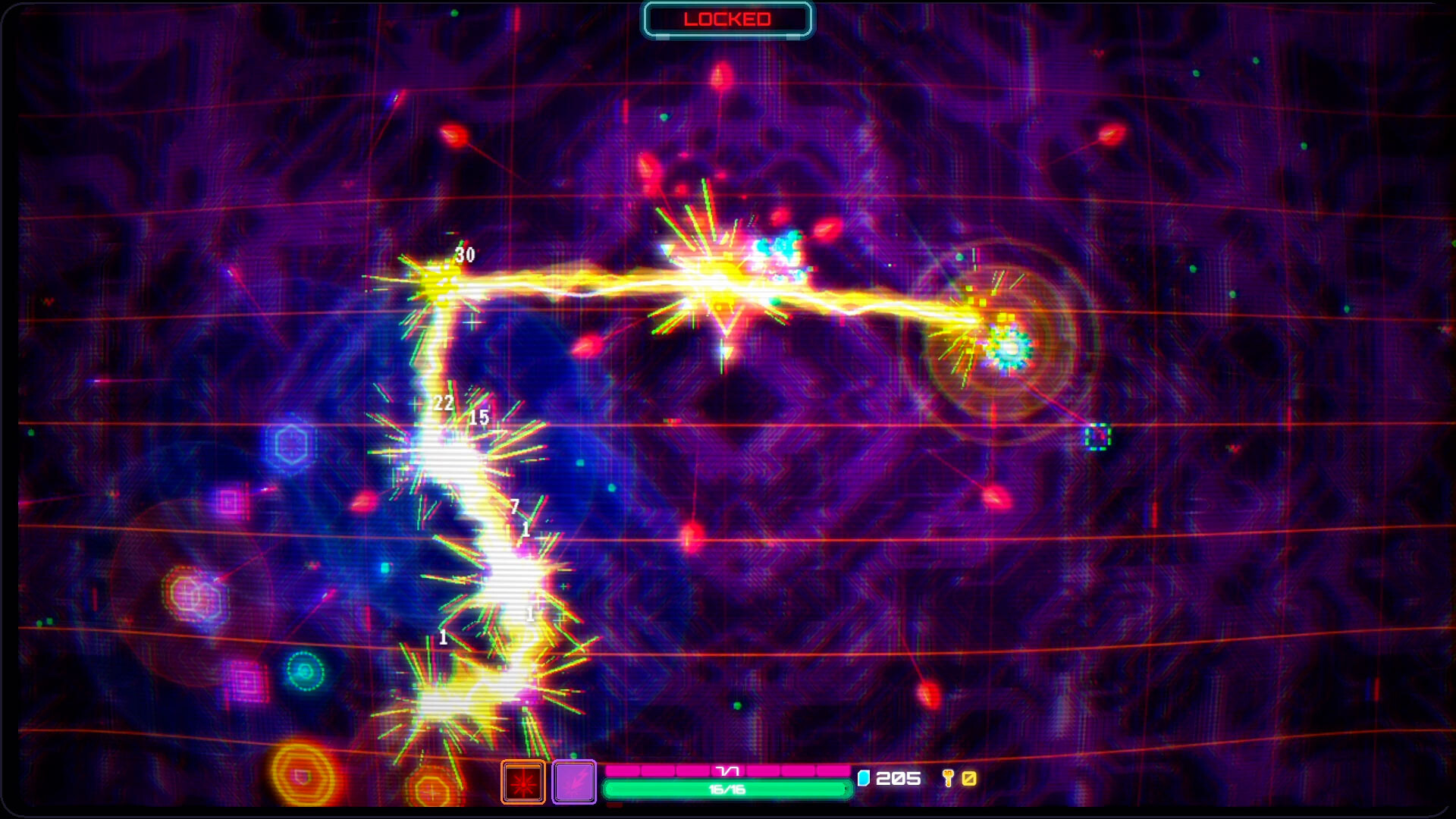Expand the LOCKED status banner at top
This screenshot has width=1456, height=819.
(x=727, y=19)
